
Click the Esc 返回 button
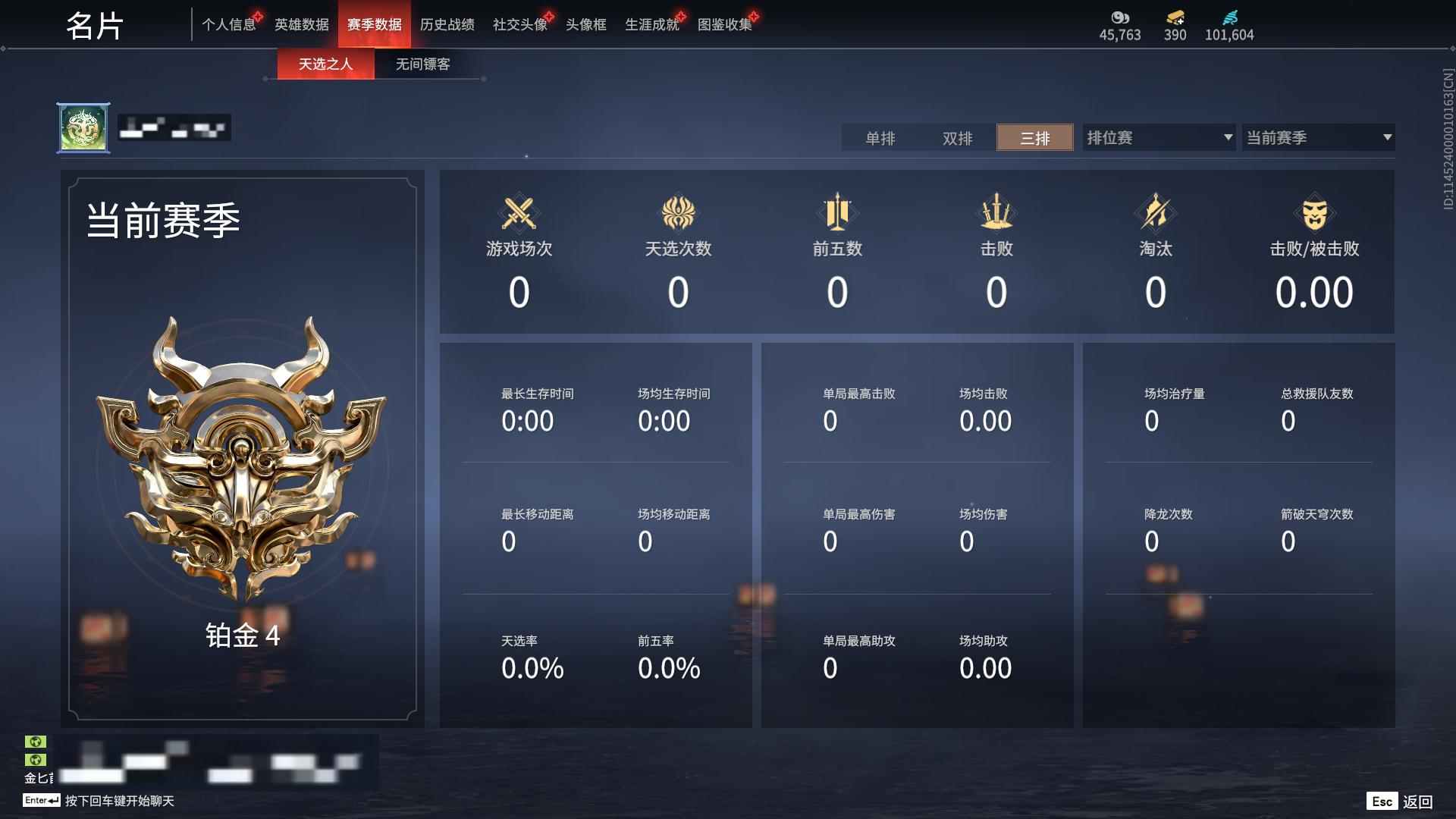(1399, 800)
